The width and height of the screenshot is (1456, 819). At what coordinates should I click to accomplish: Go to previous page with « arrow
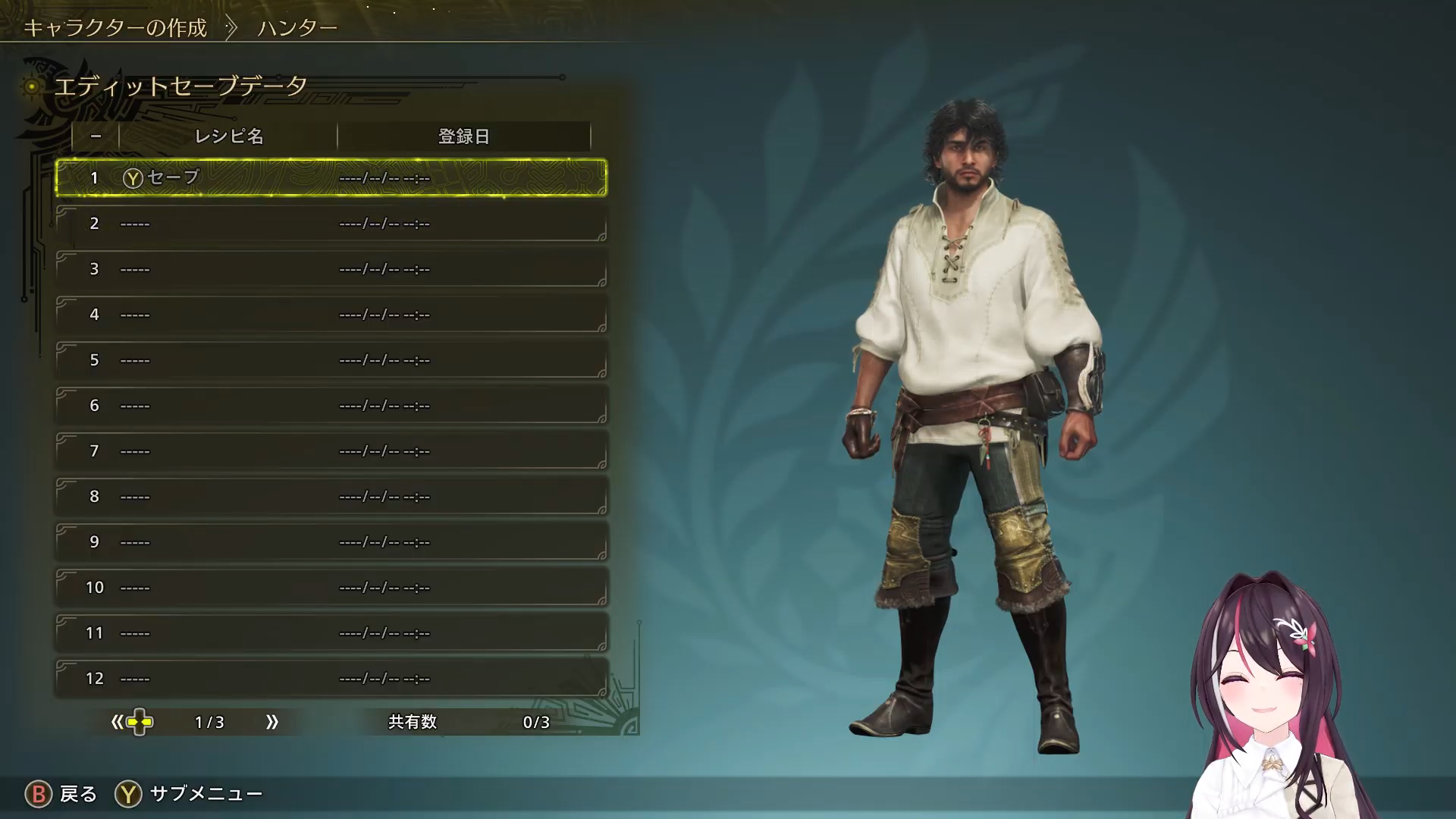(118, 722)
